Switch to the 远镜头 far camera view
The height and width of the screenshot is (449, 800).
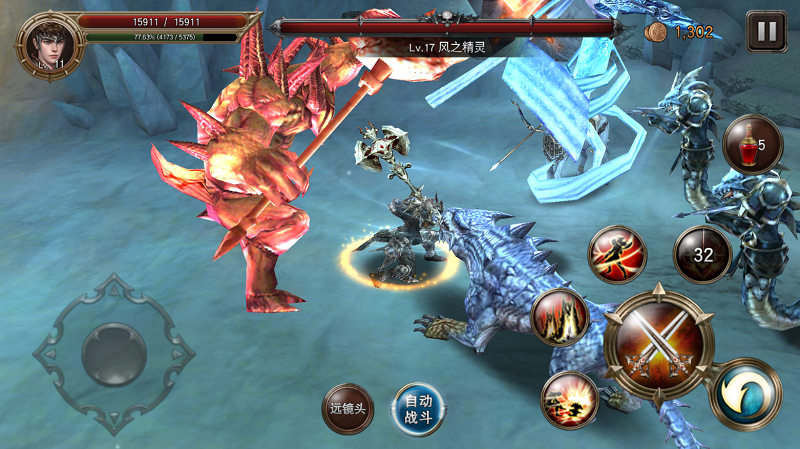(x=351, y=408)
